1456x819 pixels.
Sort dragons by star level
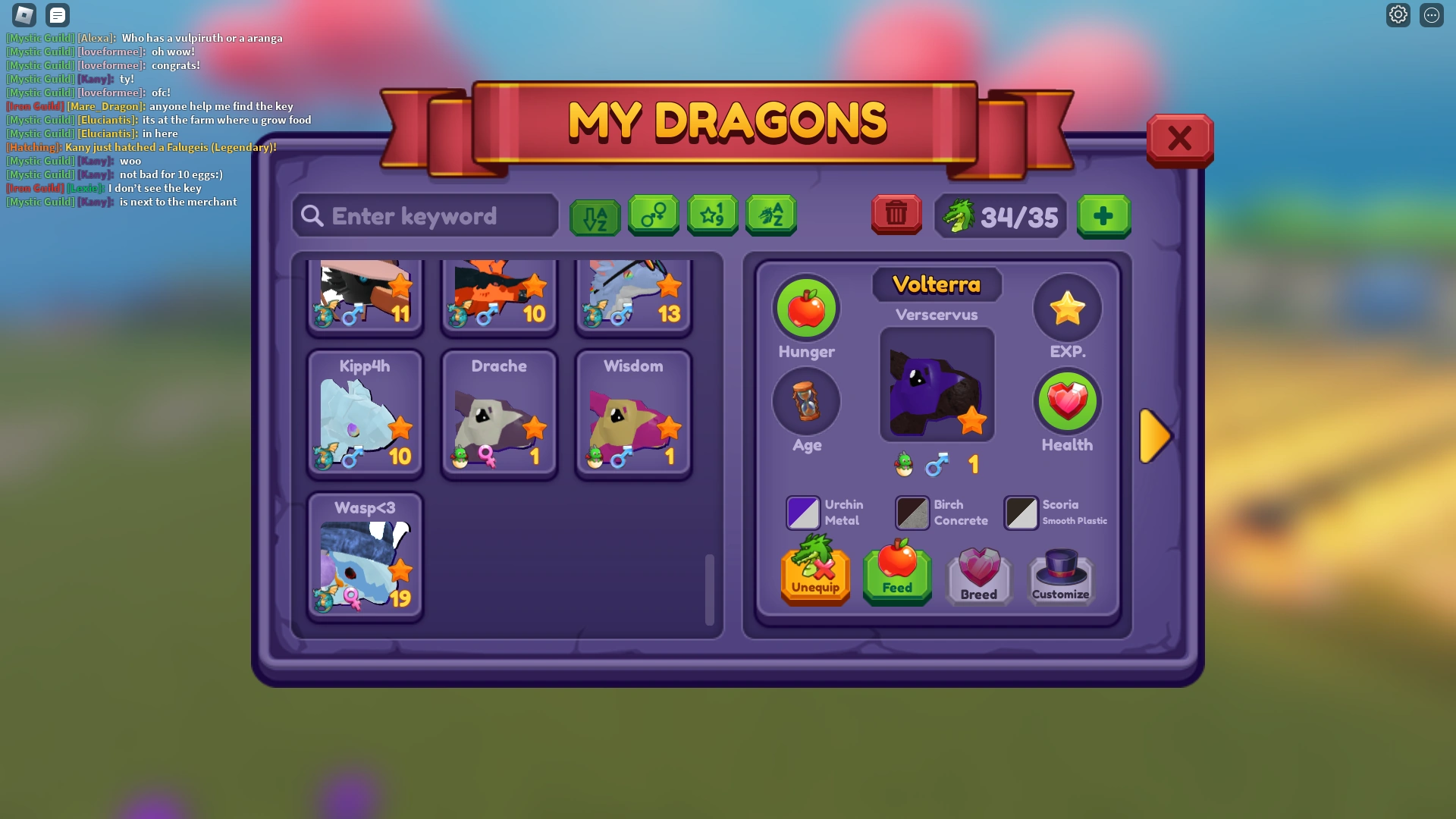pyautogui.click(x=712, y=215)
